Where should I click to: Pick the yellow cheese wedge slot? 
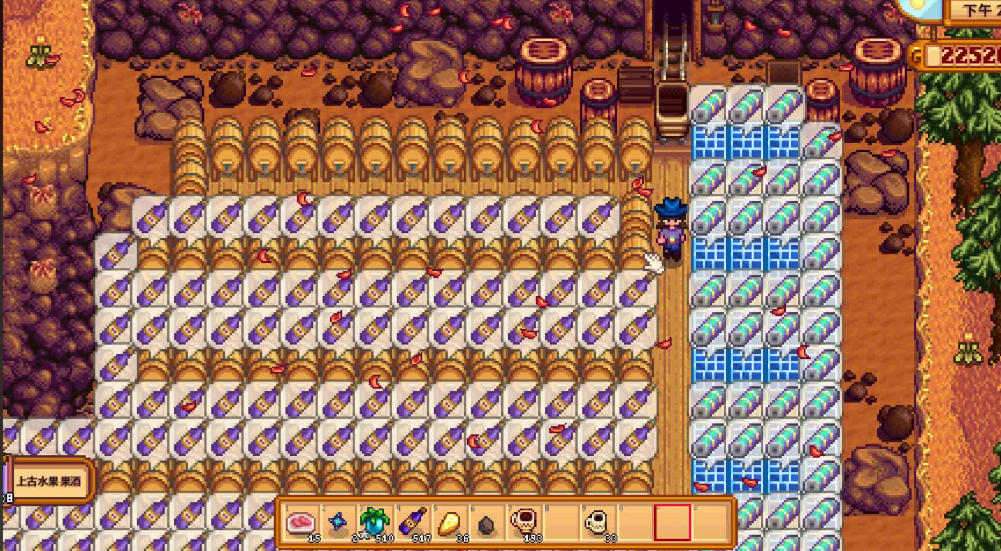[449, 522]
